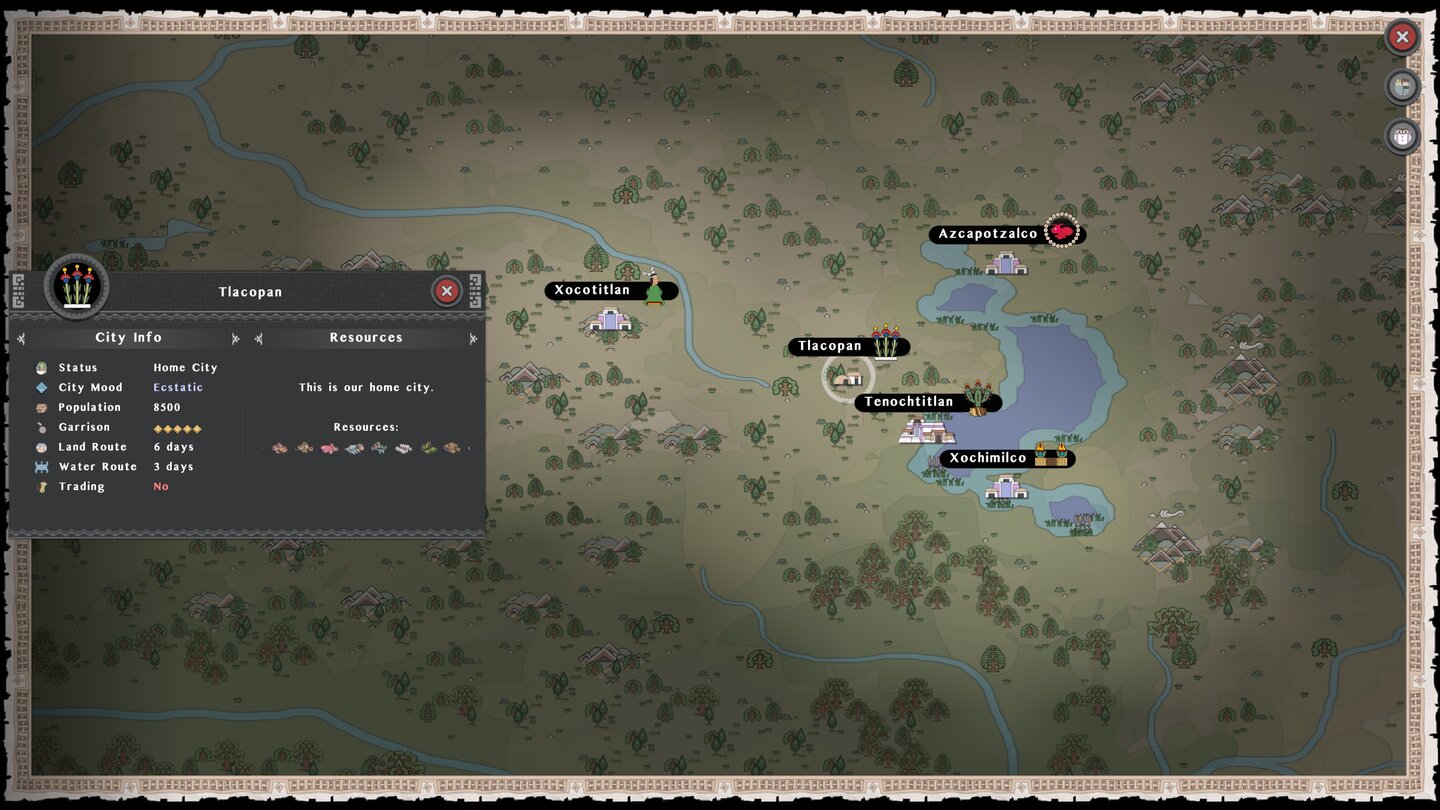Close the Tlacopan city info panel
Viewport: 1440px width, 810px height.
(446, 291)
